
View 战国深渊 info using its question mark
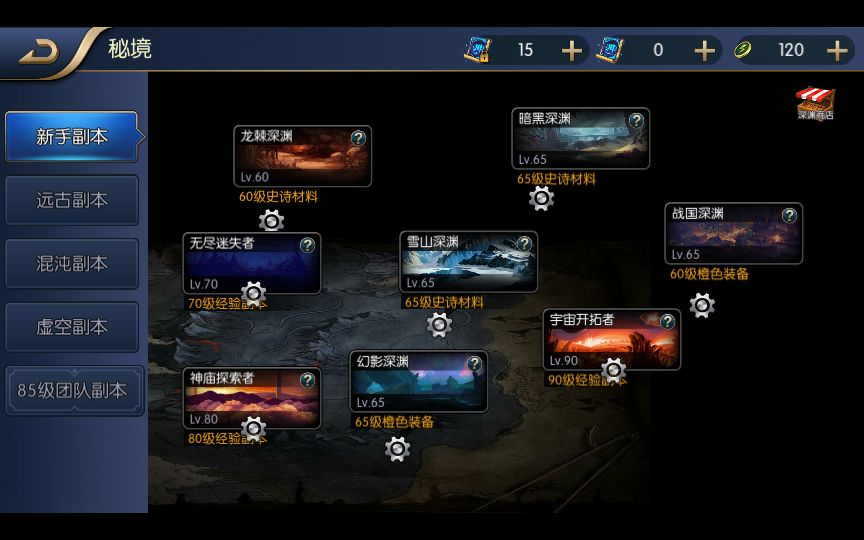(x=789, y=215)
